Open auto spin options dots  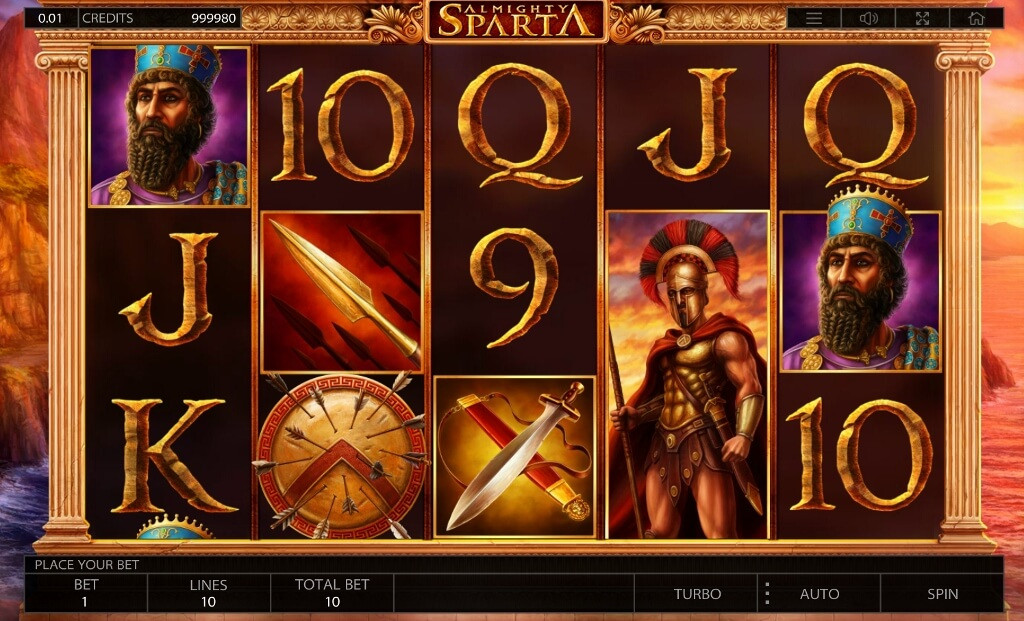point(767,593)
